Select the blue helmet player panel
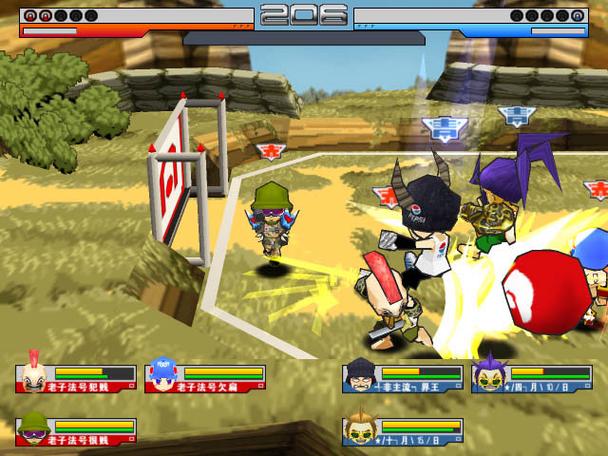 tap(205, 379)
